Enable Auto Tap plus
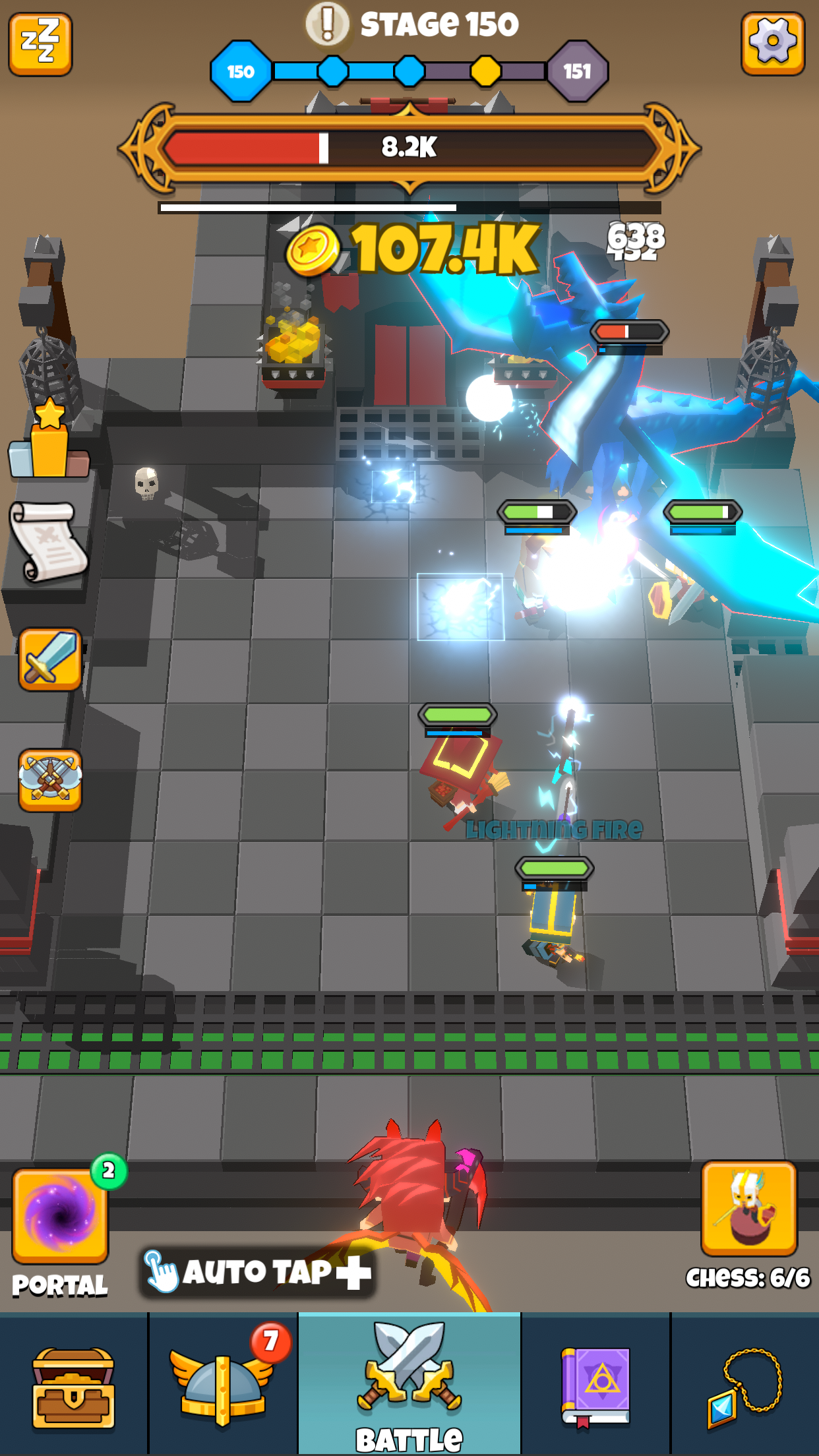Image resolution: width=819 pixels, height=1456 pixels. pos(257,1272)
